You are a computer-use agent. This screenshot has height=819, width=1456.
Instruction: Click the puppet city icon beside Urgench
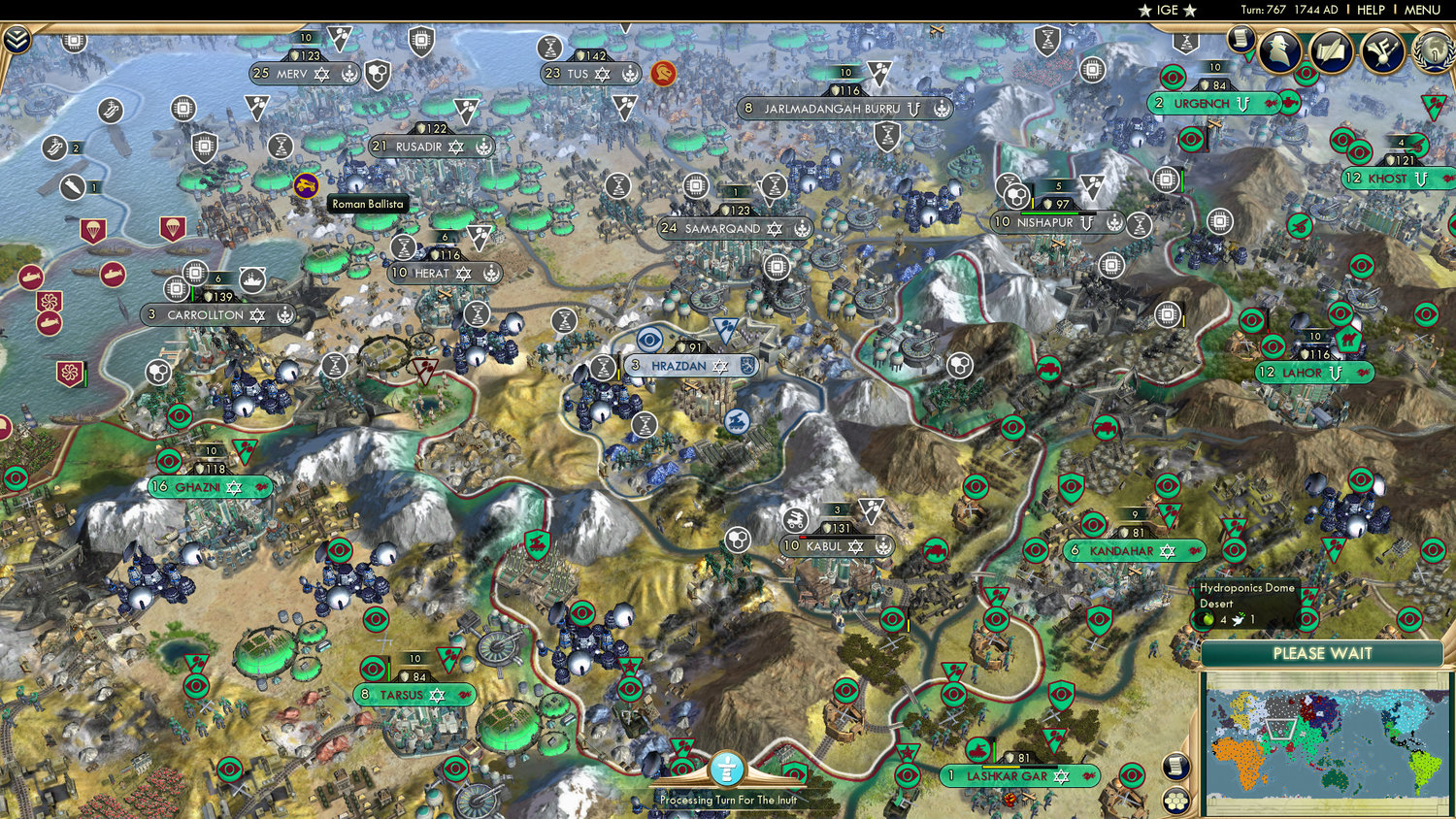[x=1242, y=103]
